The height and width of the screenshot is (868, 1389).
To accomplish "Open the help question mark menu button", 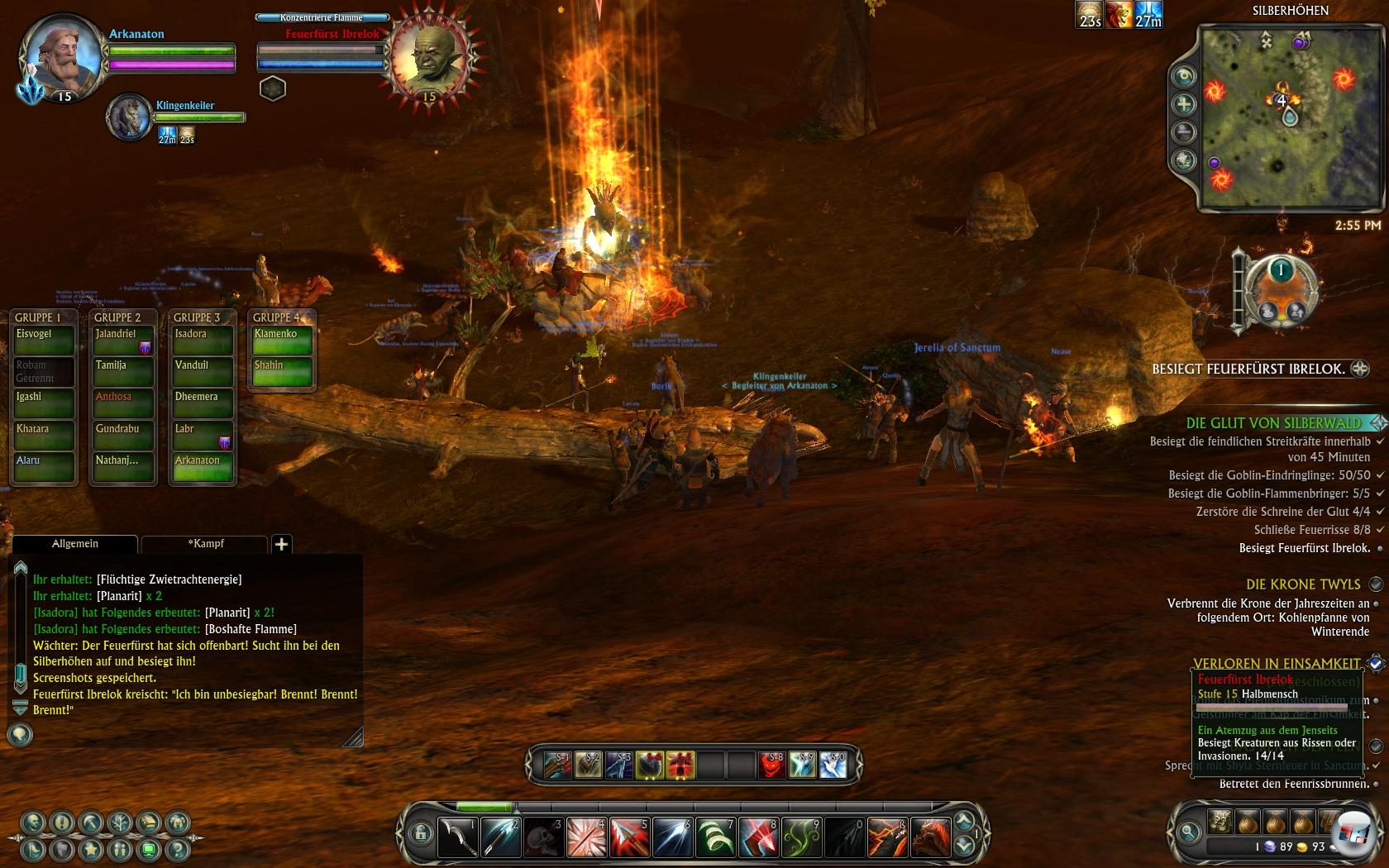I will 177,849.
